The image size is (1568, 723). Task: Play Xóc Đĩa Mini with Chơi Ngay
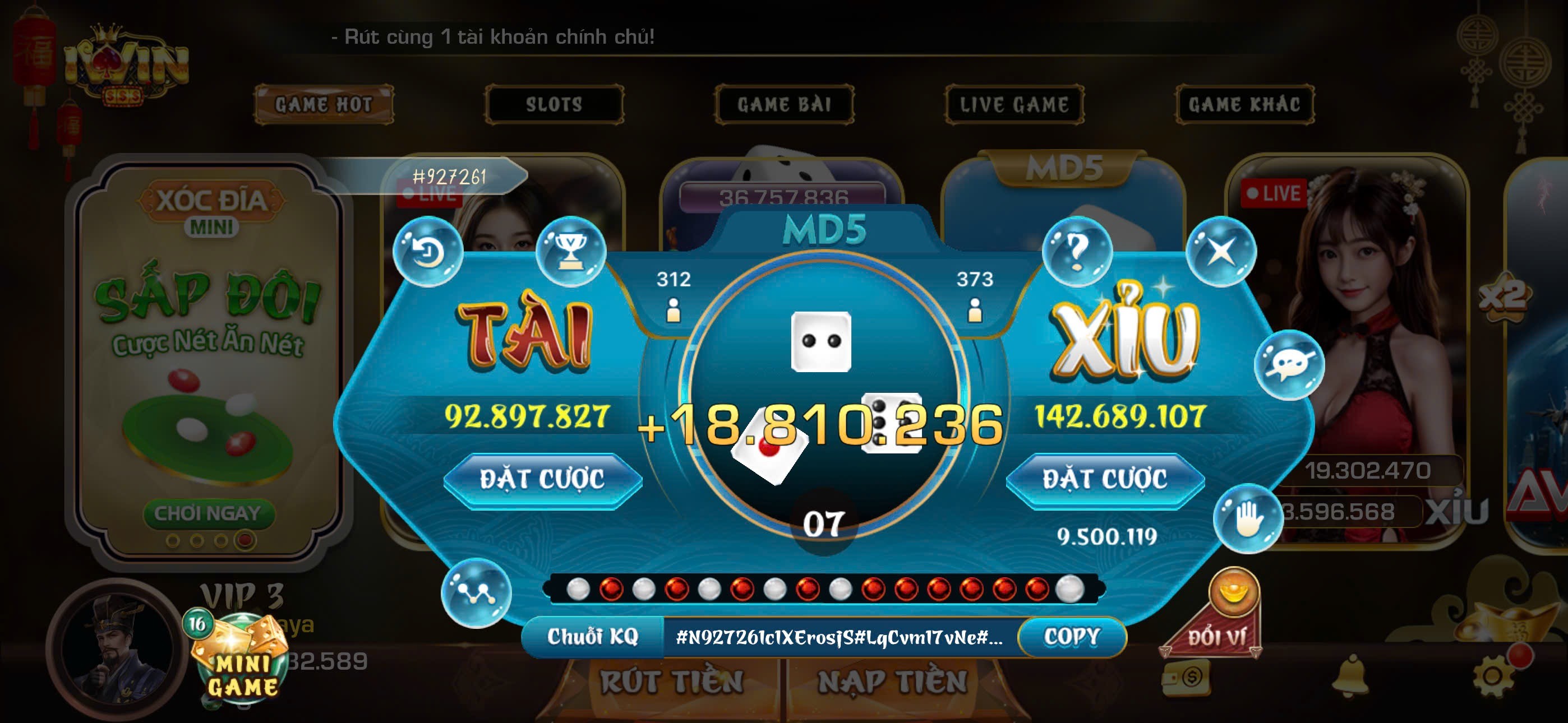(x=208, y=513)
